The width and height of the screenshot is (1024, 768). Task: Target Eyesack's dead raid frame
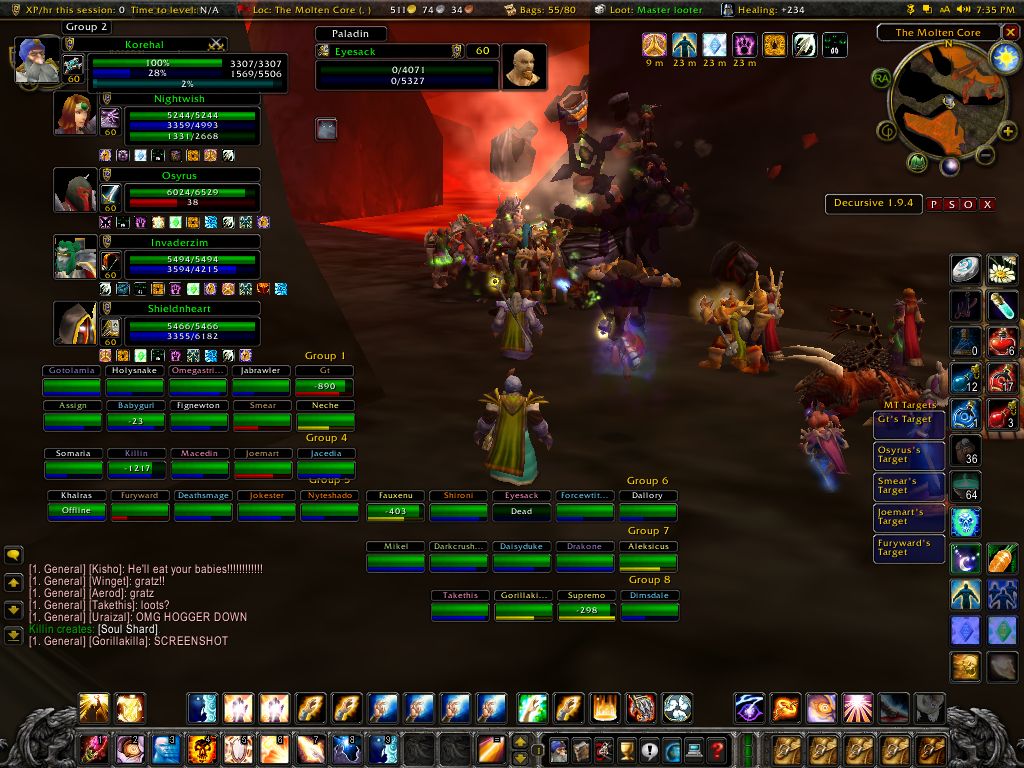pos(521,505)
